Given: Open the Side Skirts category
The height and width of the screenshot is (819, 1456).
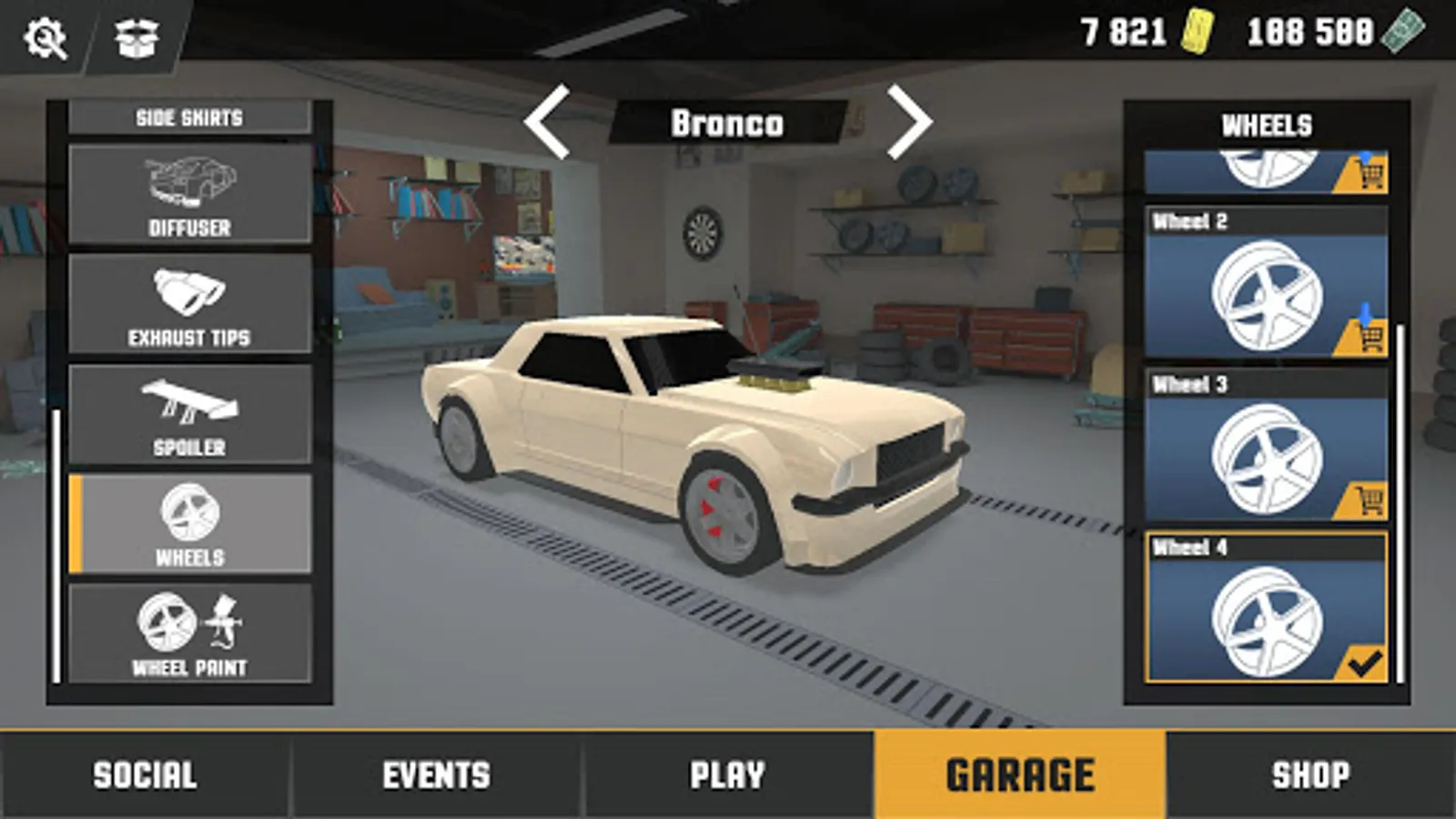Looking at the screenshot, I should 188,116.
